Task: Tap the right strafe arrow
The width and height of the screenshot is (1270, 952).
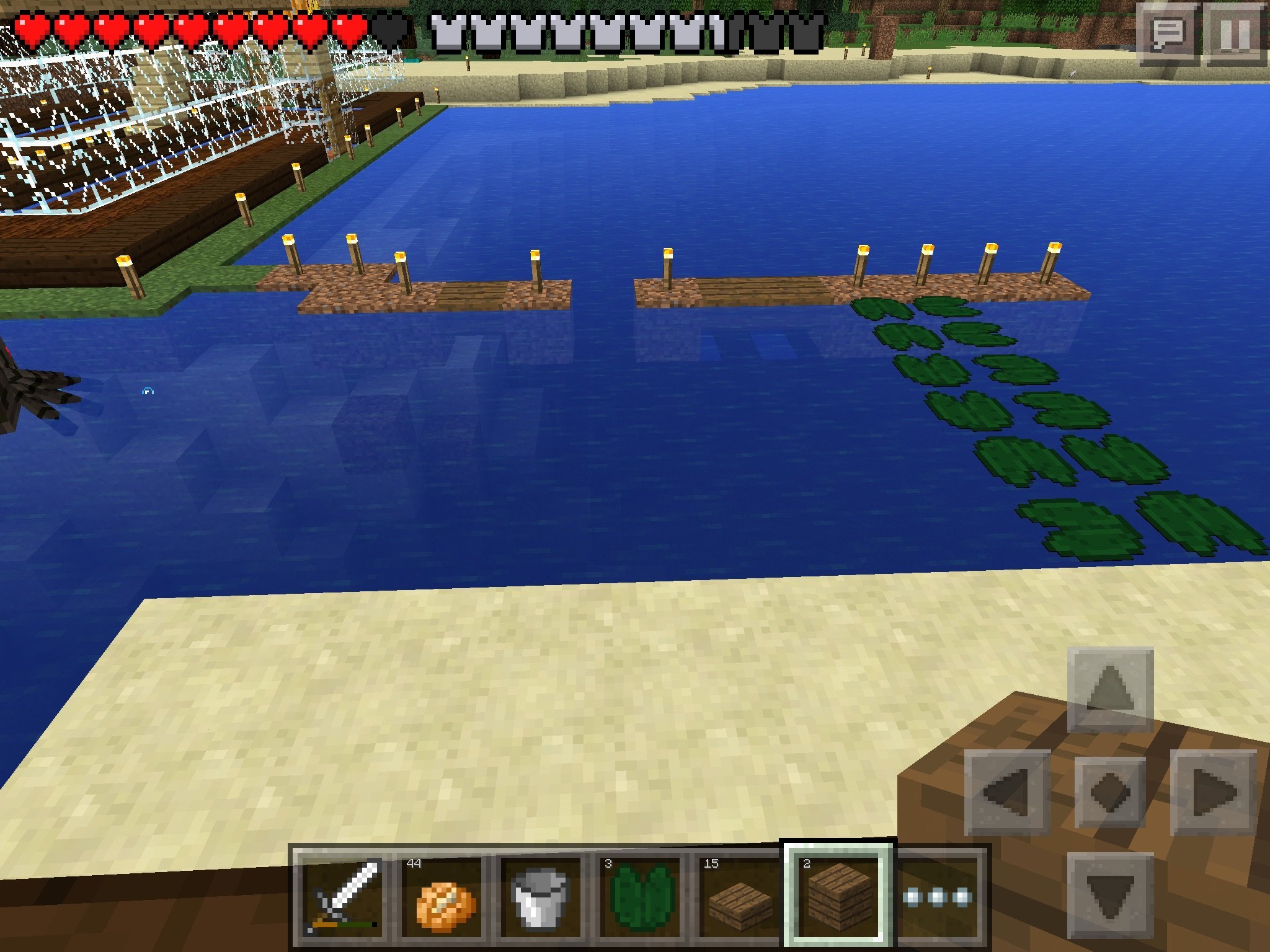Action: coord(1213,792)
